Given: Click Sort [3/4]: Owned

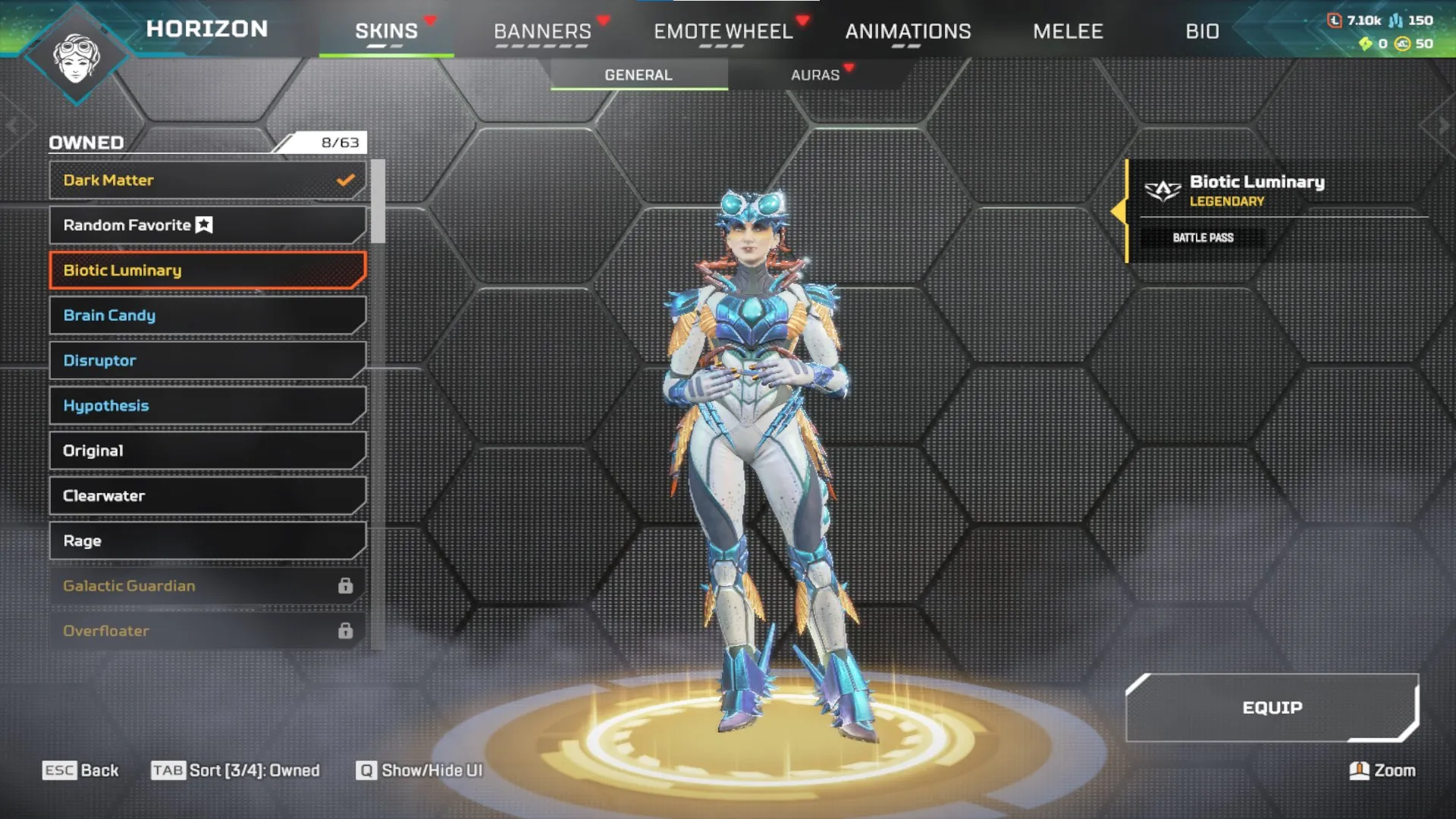Looking at the screenshot, I should point(235,770).
